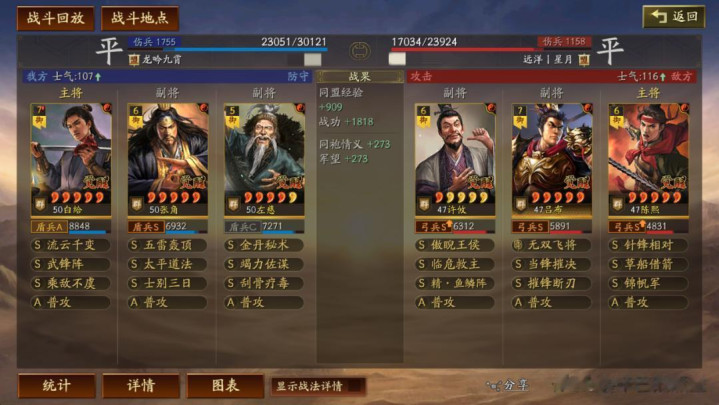719x405 pixels.
Task: View the 傲睨王侯 tactic entry
Action: coord(456,245)
